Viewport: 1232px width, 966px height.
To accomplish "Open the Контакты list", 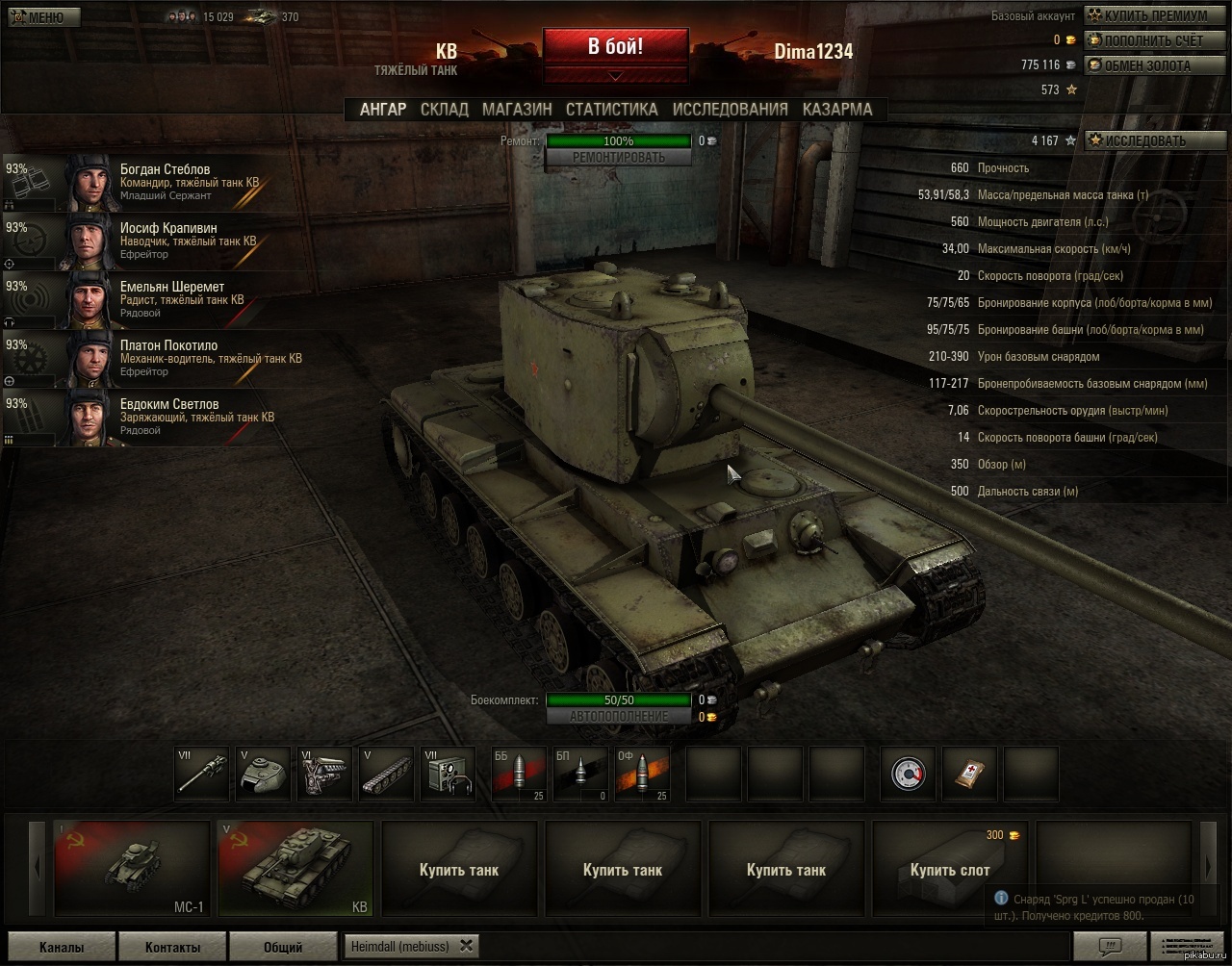I will [172, 947].
